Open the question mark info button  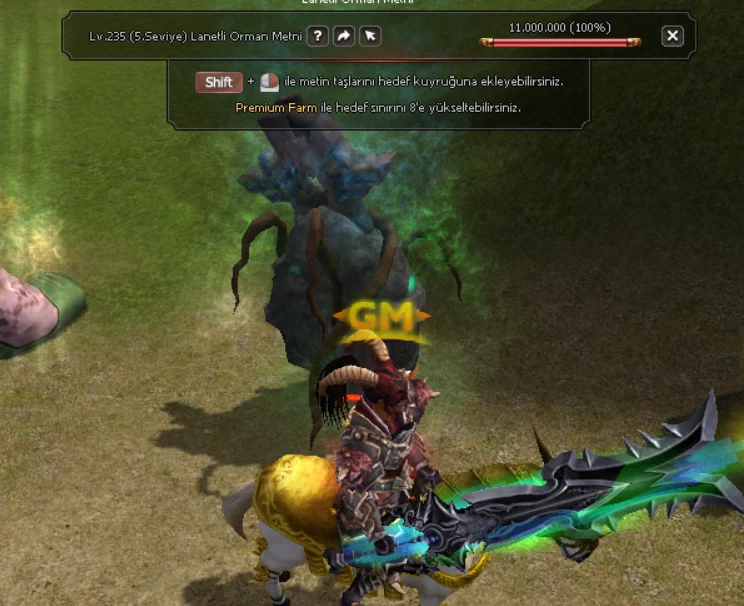[317, 36]
